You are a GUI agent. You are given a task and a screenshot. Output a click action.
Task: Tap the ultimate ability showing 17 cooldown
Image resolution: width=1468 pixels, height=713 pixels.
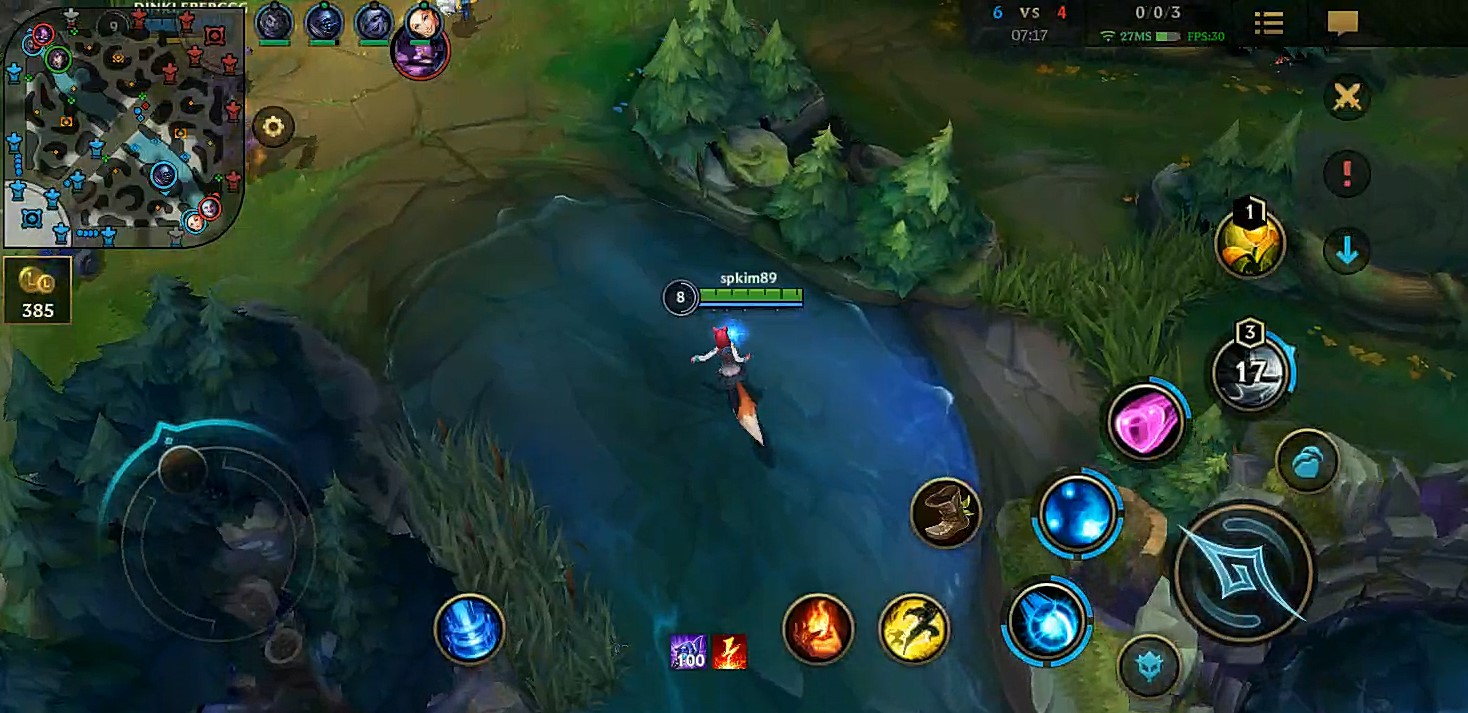pos(1250,373)
